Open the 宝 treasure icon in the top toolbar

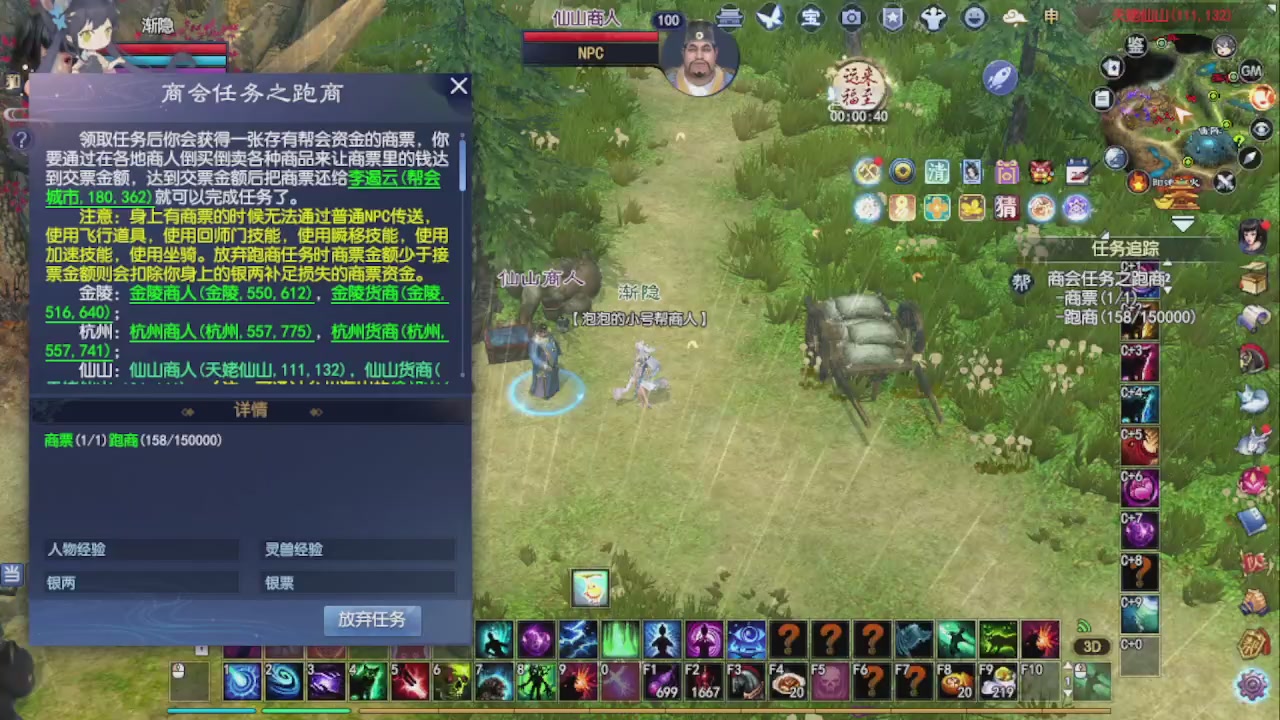[x=810, y=18]
